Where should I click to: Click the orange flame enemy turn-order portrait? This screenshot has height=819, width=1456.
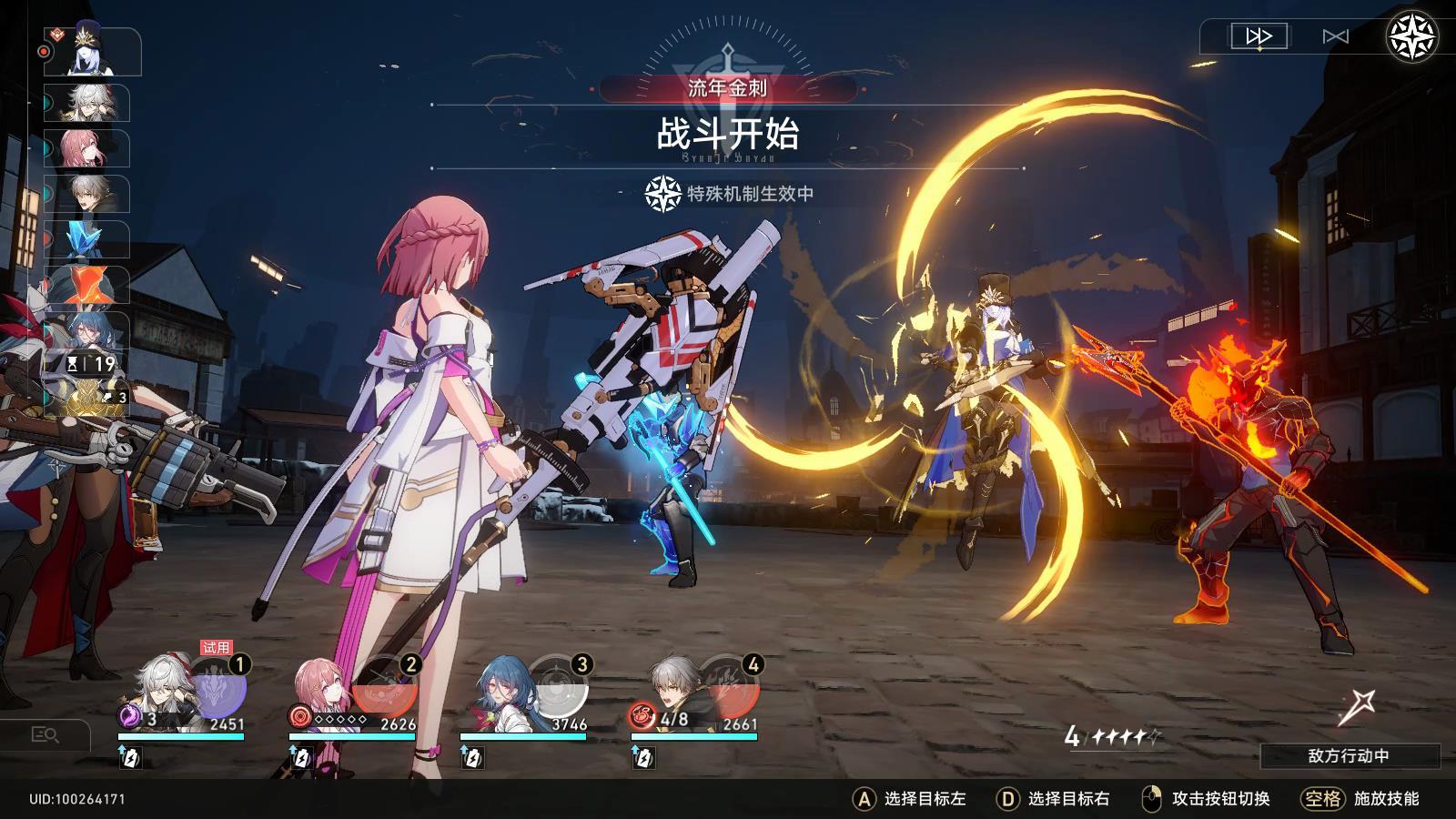tap(91, 286)
